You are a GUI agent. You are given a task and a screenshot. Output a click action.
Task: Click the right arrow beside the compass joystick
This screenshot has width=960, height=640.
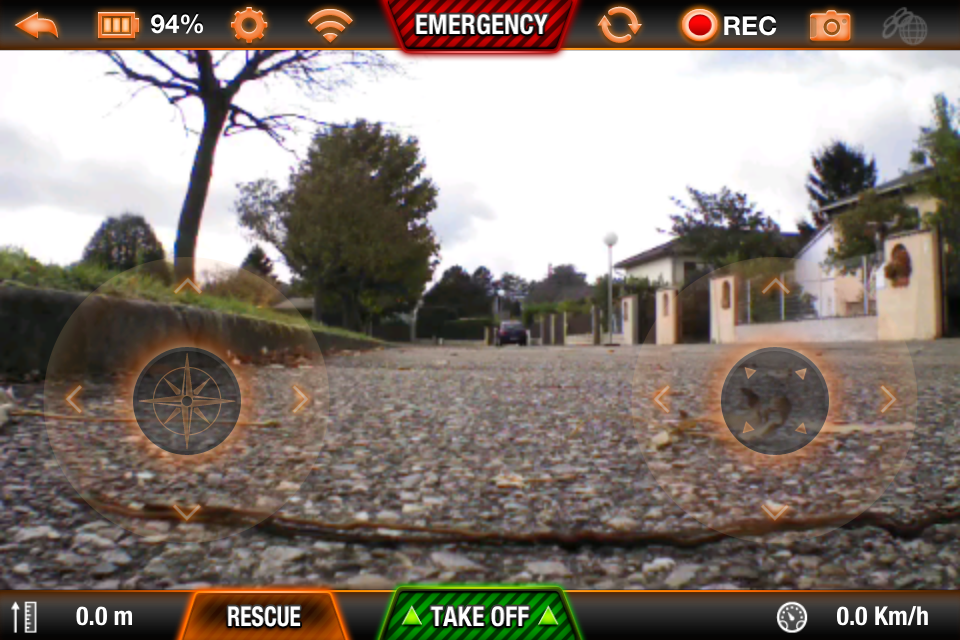click(x=300, y=400)
